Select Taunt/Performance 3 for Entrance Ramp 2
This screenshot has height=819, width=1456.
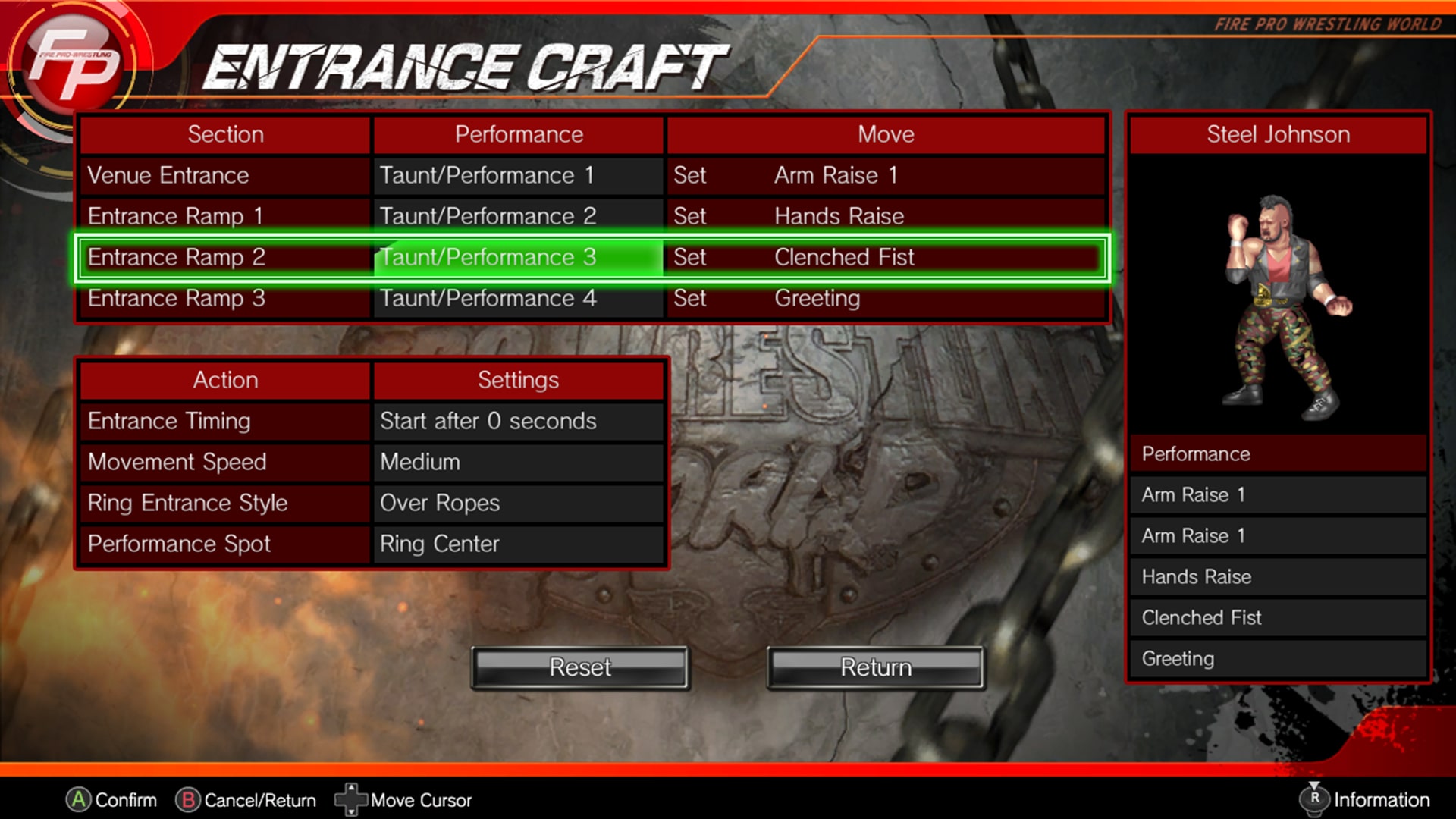(x=518, y=257)
